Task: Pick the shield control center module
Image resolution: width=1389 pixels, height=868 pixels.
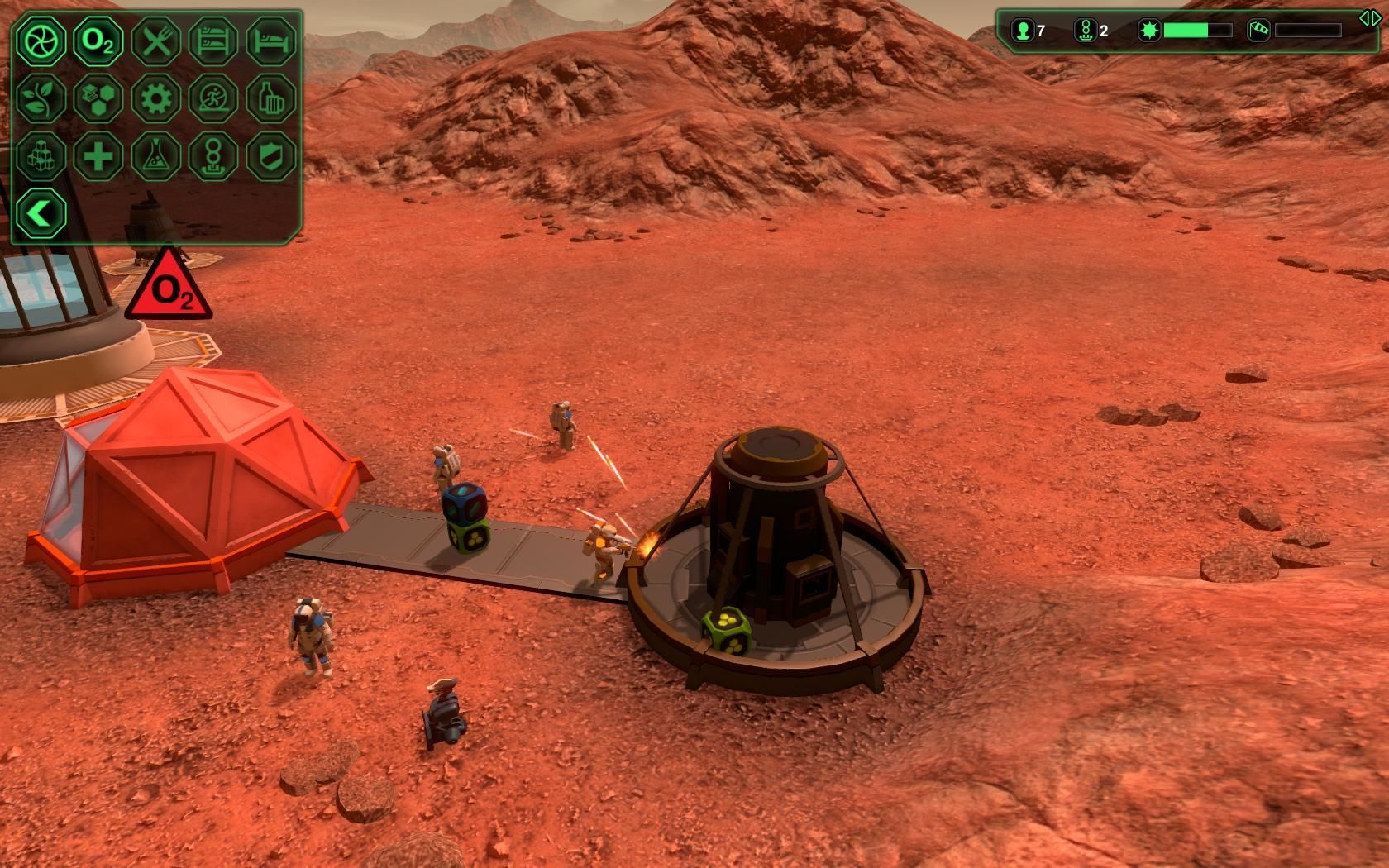Action: [271, 155]
